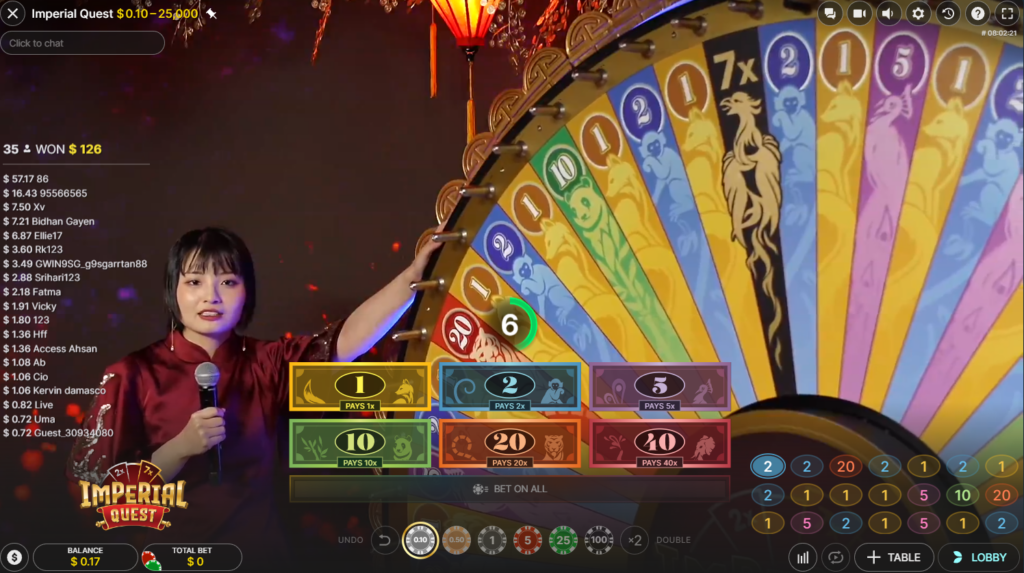1024x573 pixels.
Task: Pick the red 40 betting spot
Action: [660, 443]
